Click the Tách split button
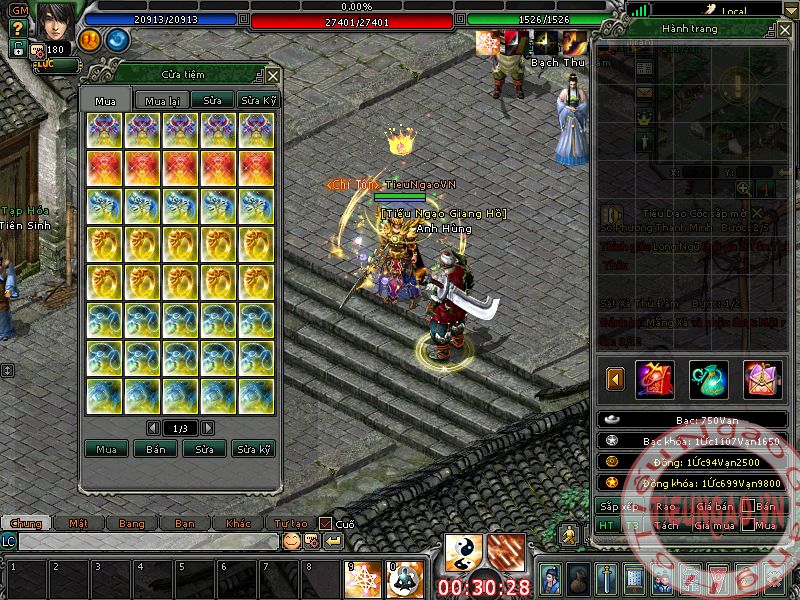 pos(666,525)
